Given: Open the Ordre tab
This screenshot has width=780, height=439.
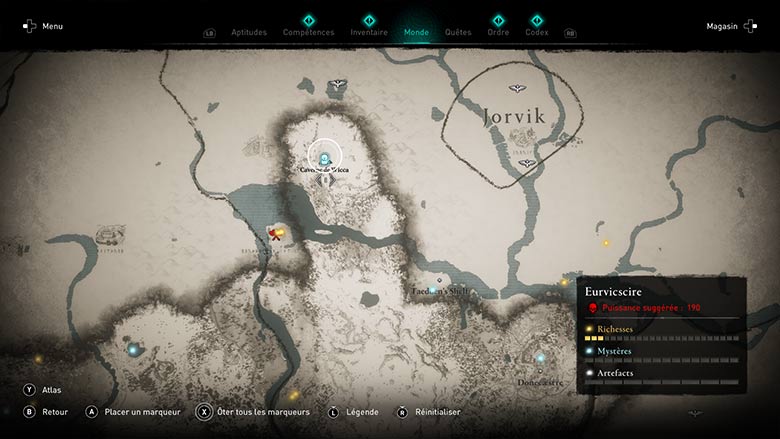Looking at the screenshot, I should pyautogui.click(x=498, y=32).
